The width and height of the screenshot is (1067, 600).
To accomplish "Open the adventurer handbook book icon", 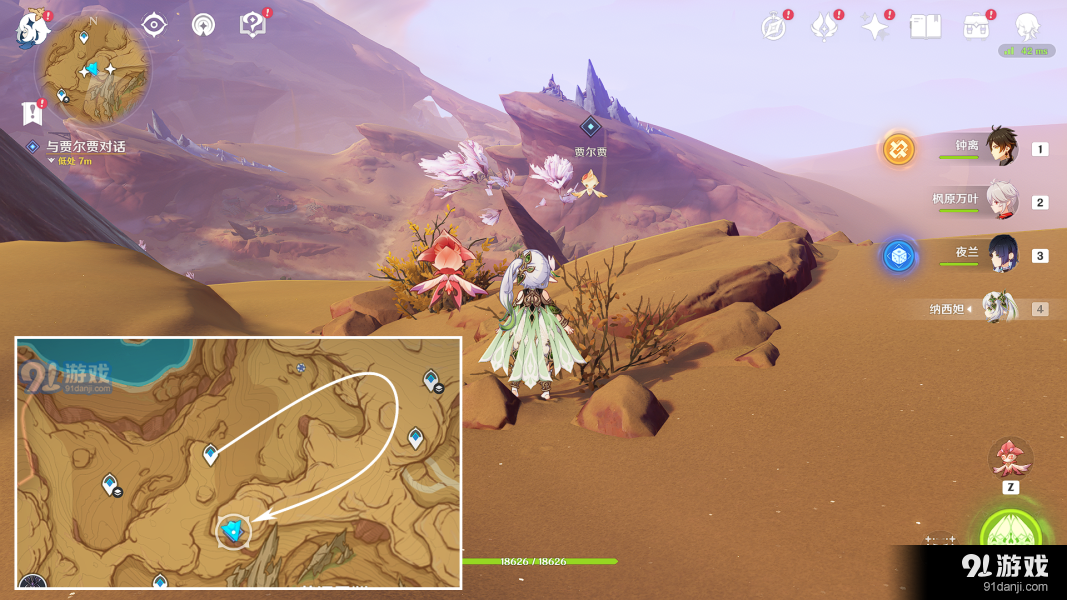I will 925,27.
